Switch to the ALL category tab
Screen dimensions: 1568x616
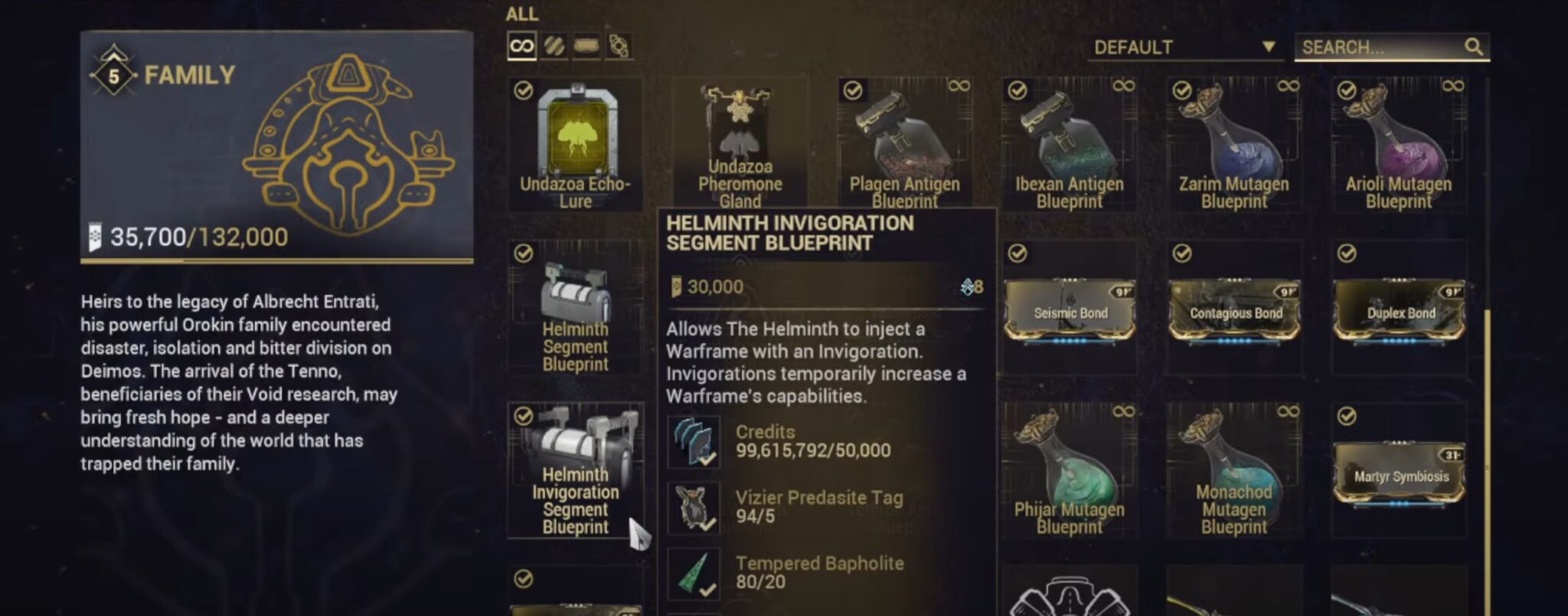(x=521, y=14)
